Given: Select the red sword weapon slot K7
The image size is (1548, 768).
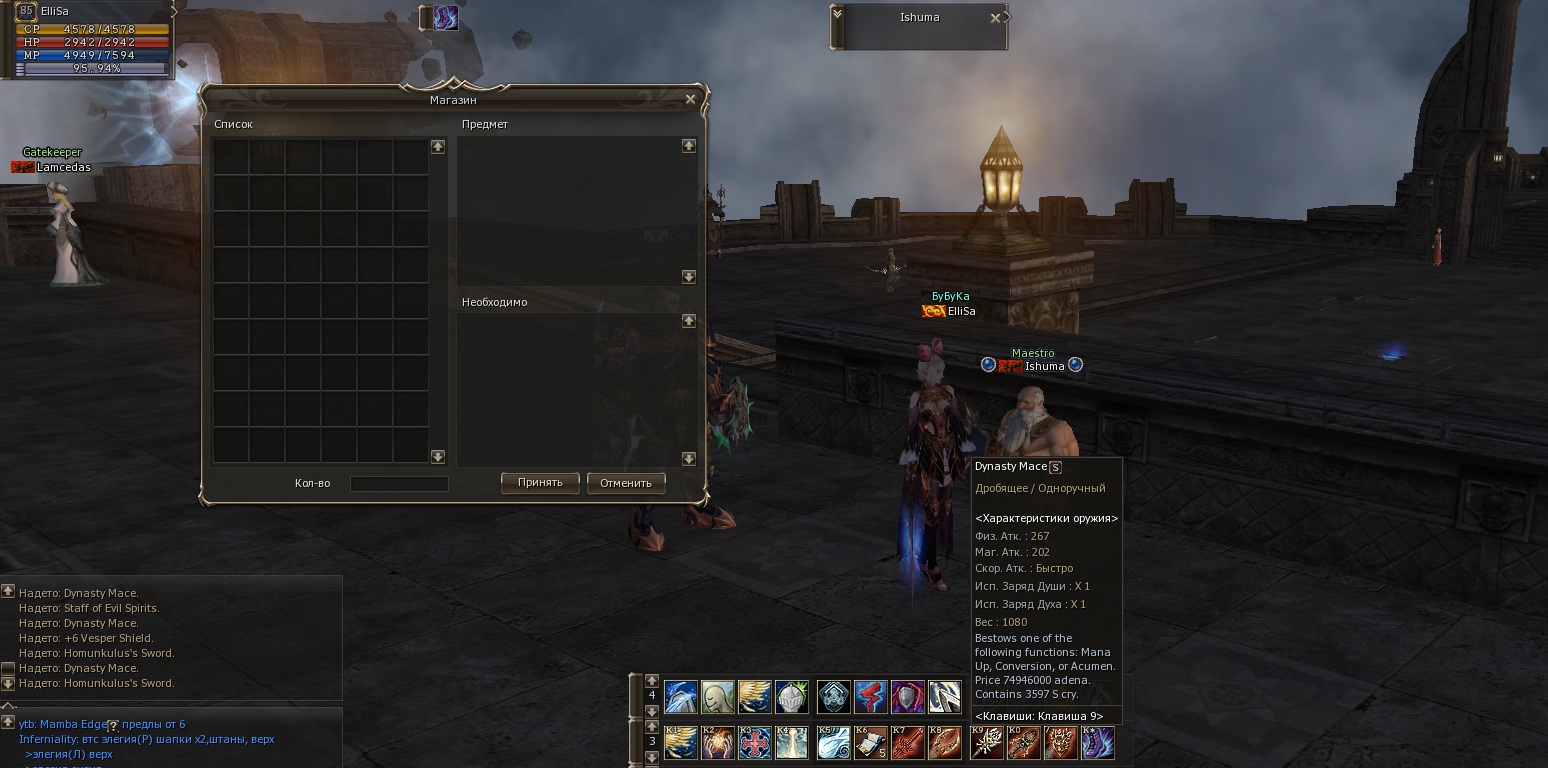Looking at the screenshot, I should (x=908, y=743).
